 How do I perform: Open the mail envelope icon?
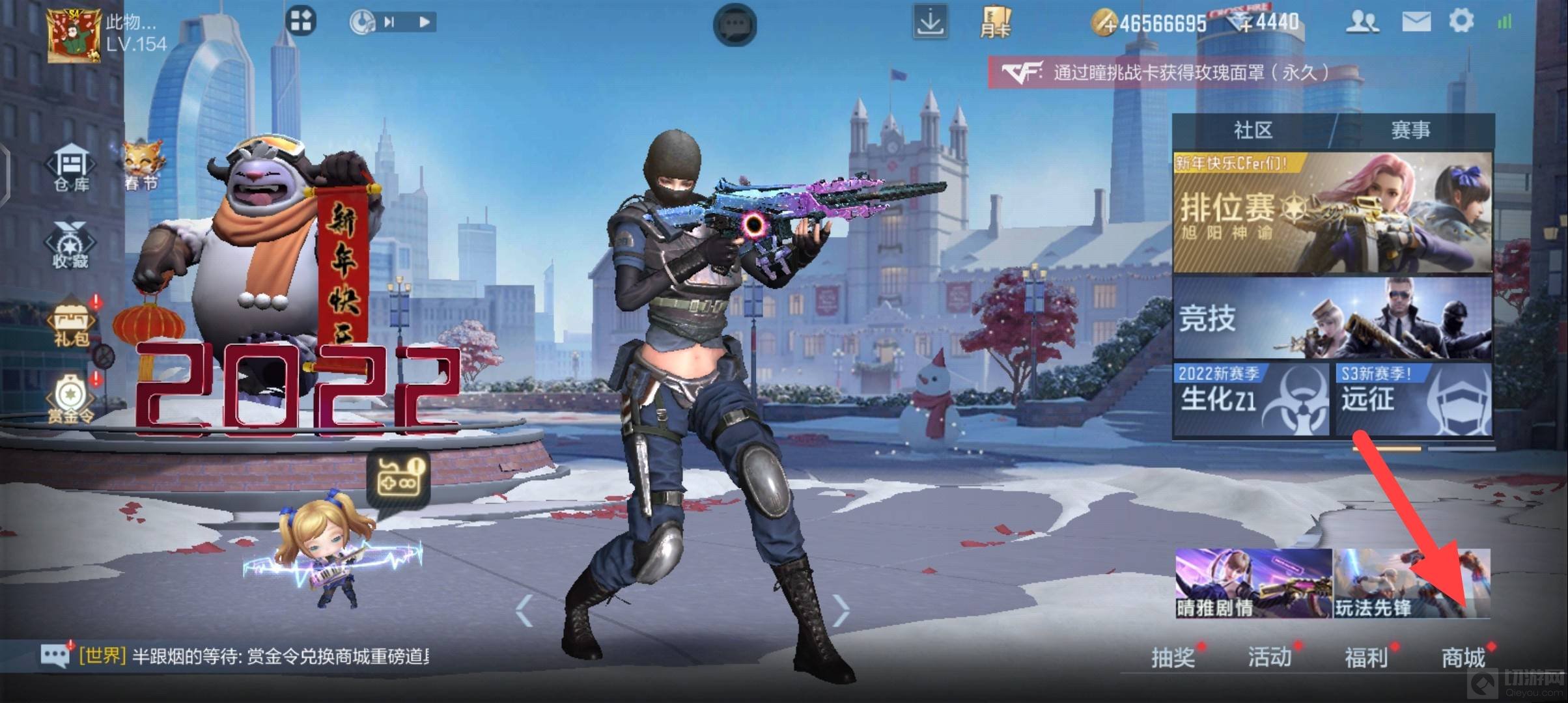pyautogui.click(x=1416, y=22)
